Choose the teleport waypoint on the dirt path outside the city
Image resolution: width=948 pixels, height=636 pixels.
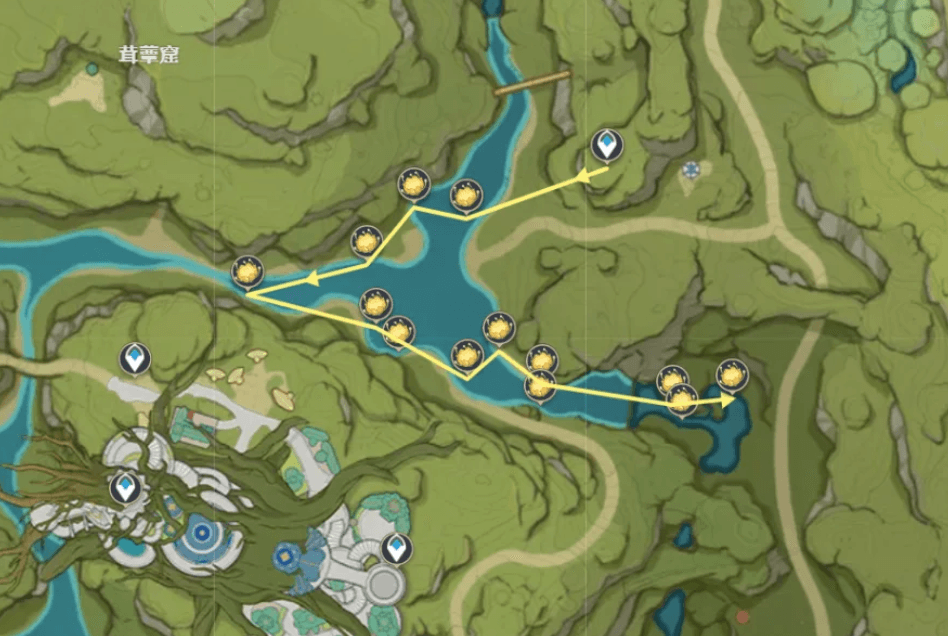tap(135, 357)
